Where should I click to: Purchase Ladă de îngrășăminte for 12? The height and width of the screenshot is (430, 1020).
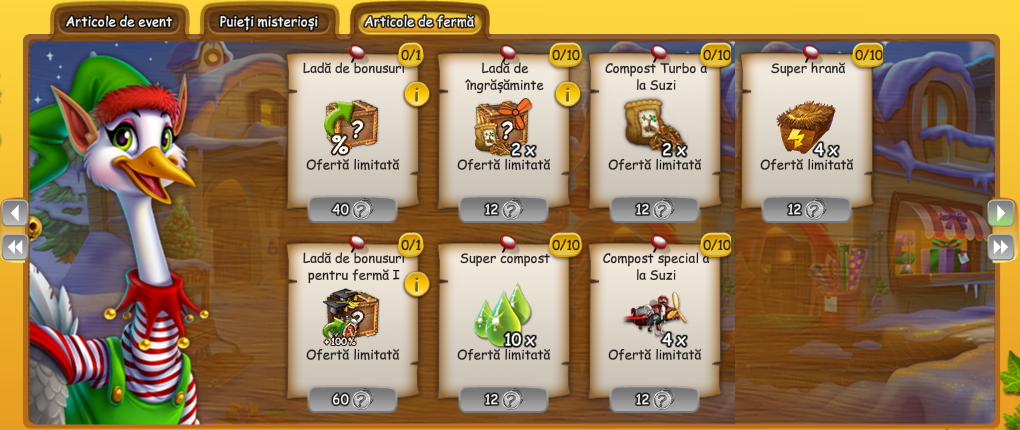point(503,210)
